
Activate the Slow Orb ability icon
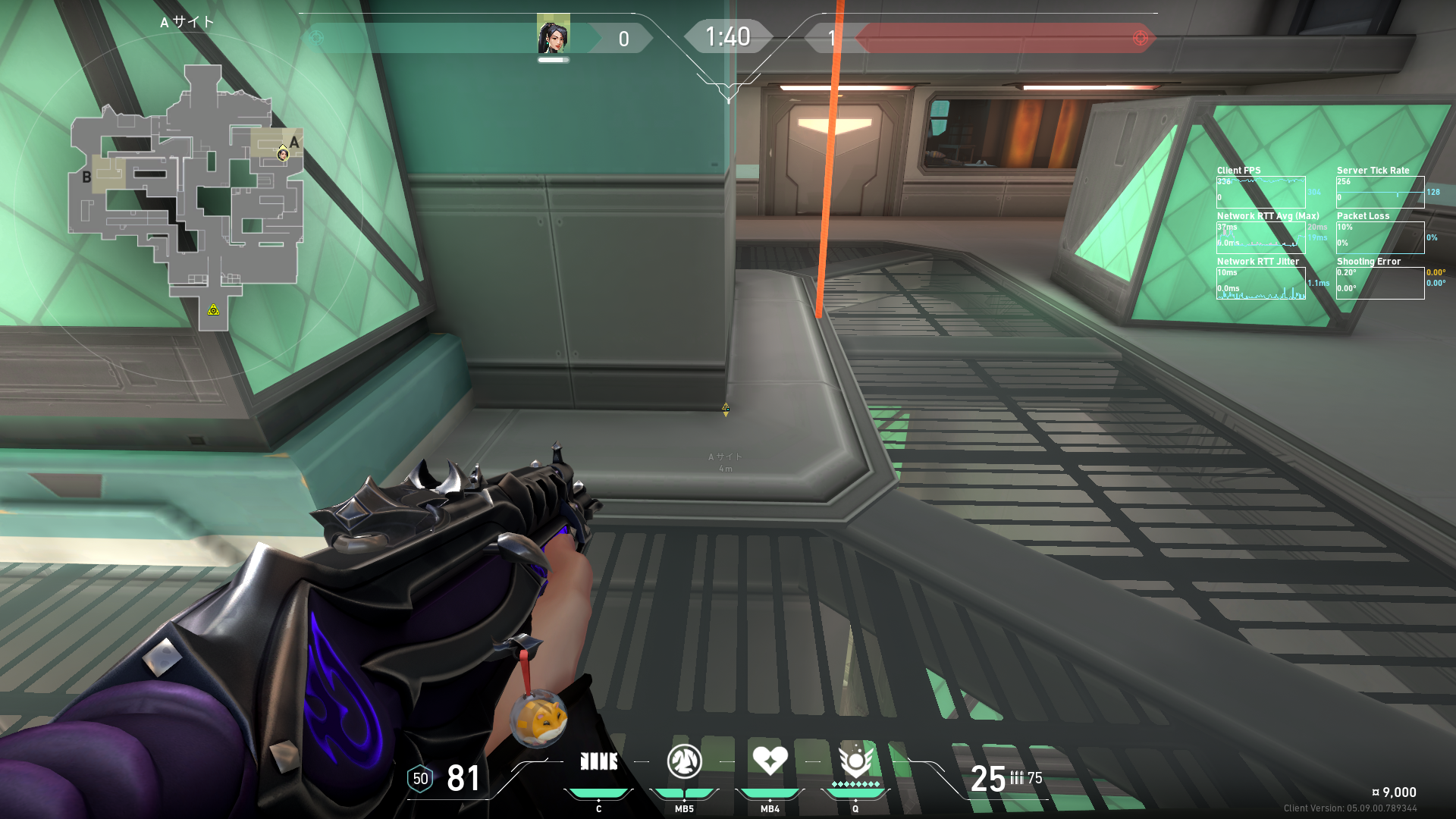click(x=684, y=761)
